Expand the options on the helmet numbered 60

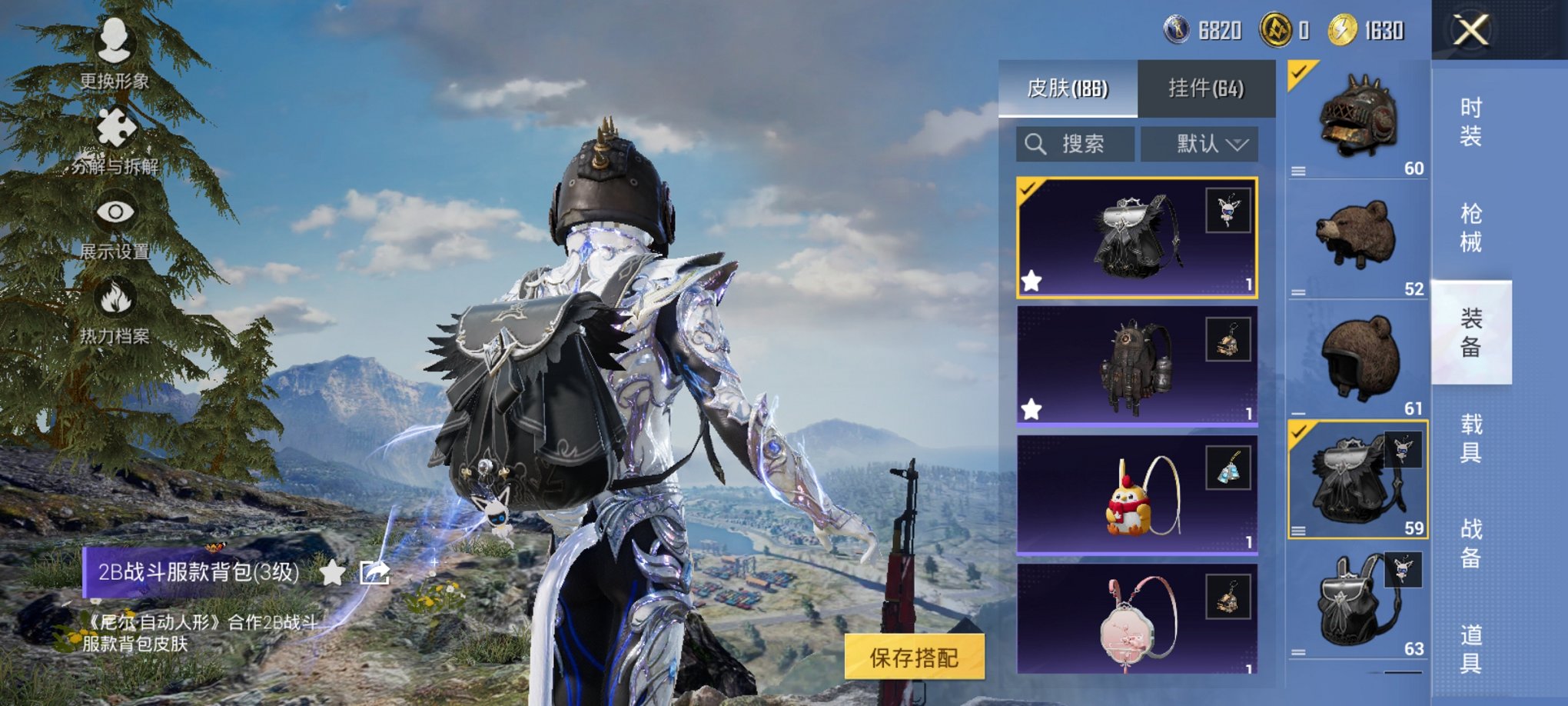[x=1297, y=172]
